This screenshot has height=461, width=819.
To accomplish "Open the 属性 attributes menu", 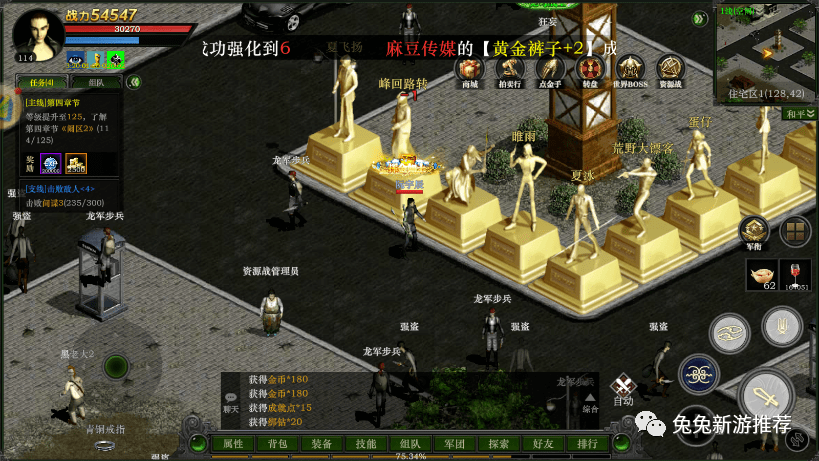I will [233, 444].
